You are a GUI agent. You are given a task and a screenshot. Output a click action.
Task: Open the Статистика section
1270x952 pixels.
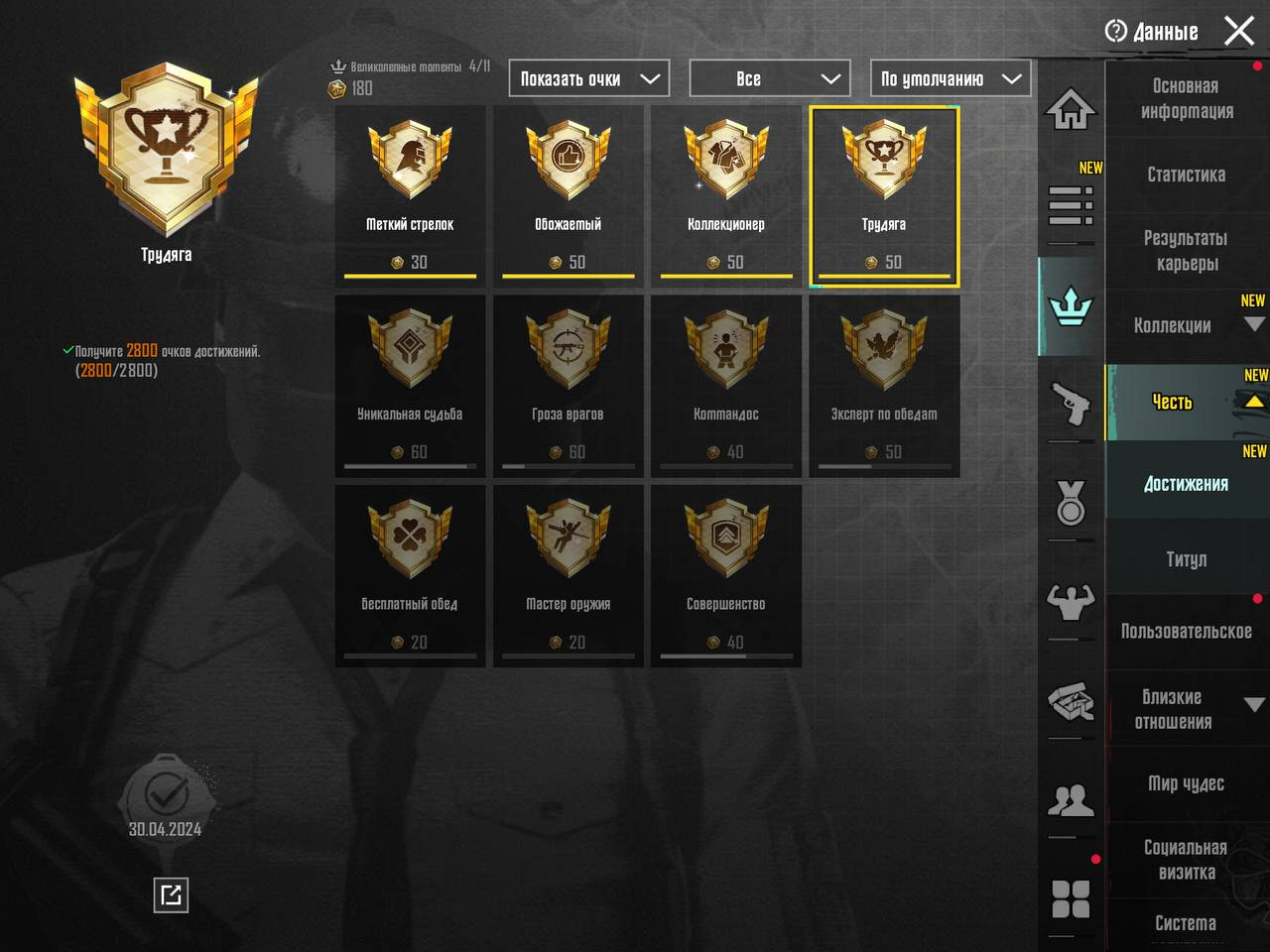[1187, 175]
